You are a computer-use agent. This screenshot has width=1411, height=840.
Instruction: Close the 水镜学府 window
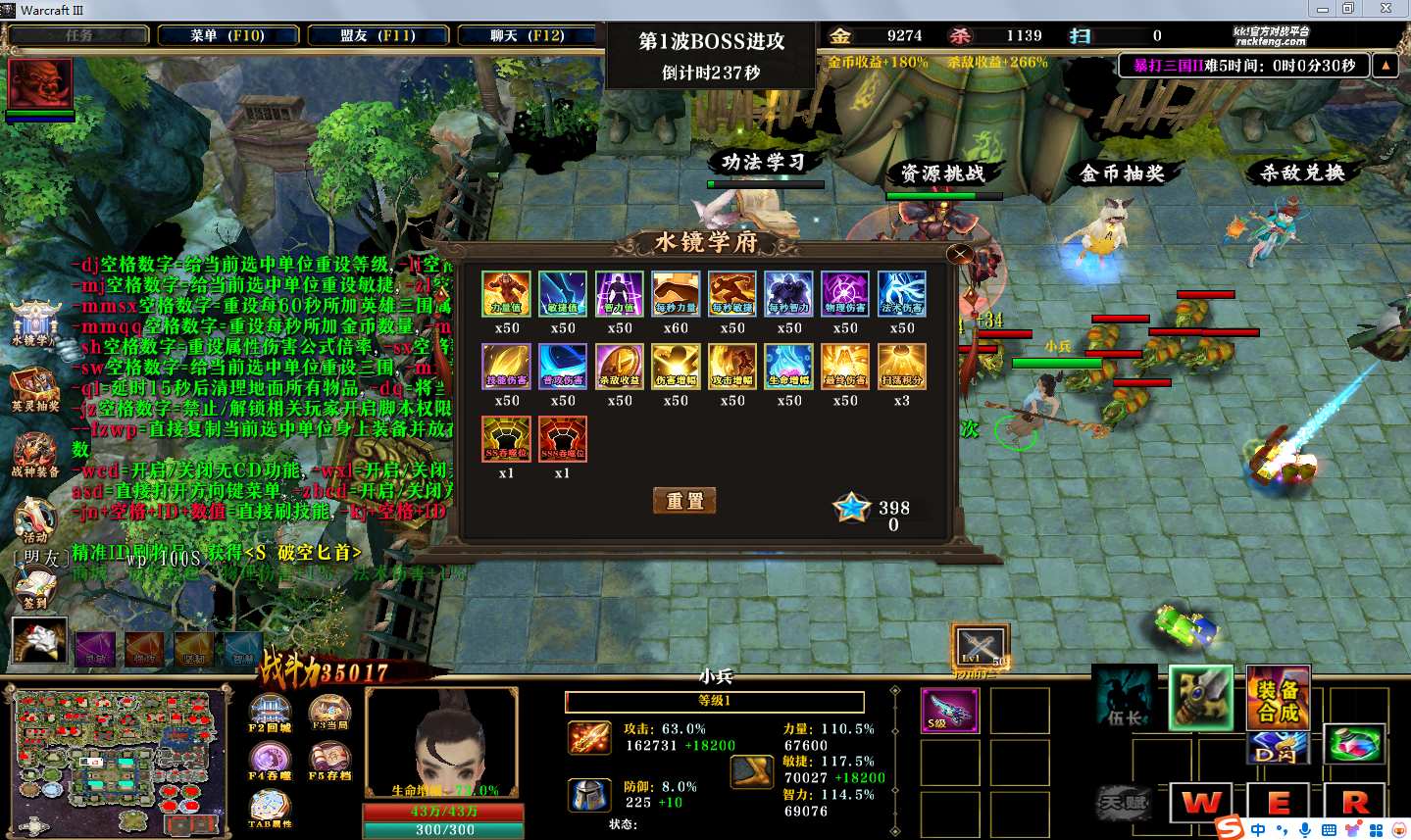point(959,255)
